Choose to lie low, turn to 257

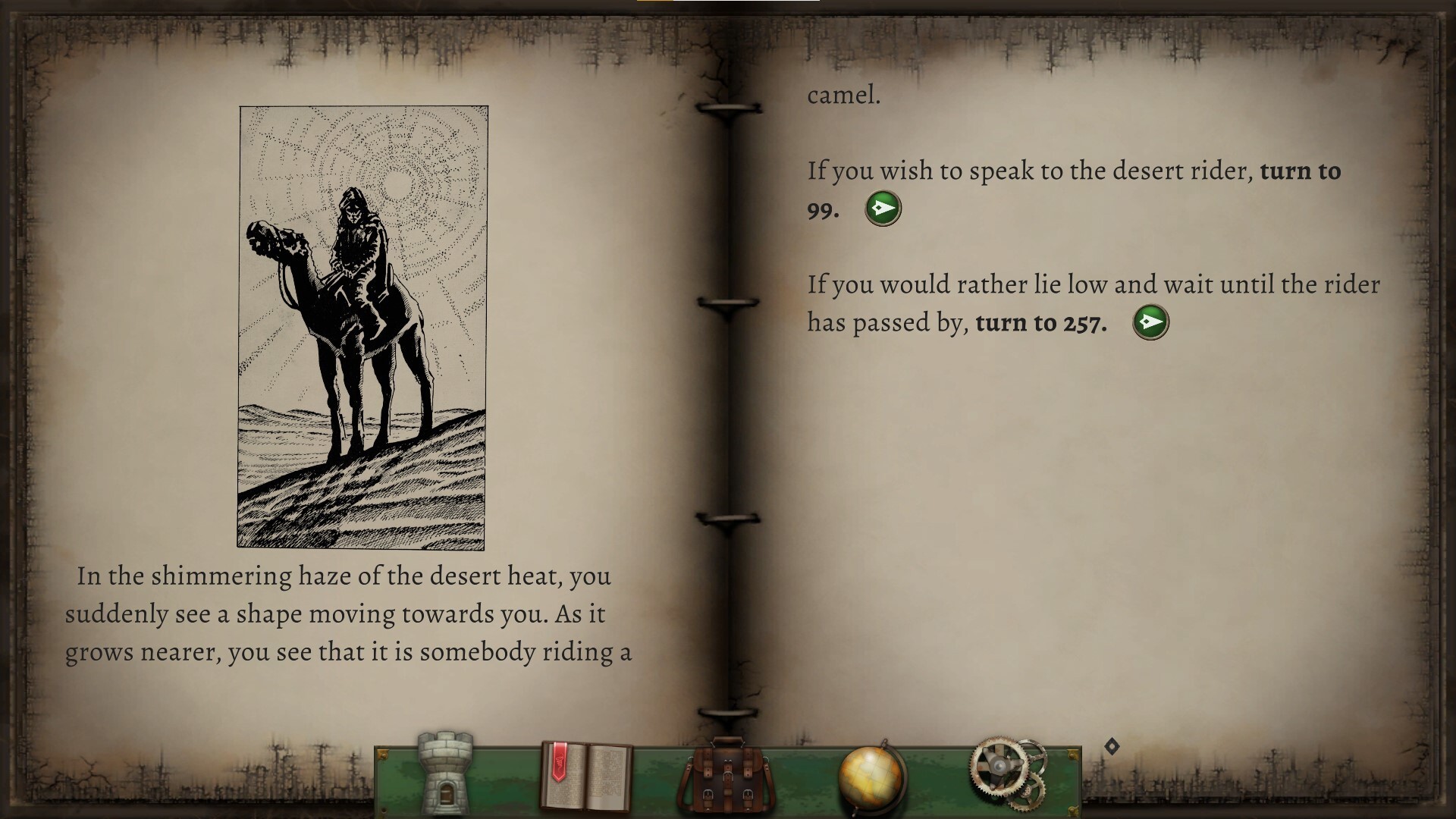coord(1150,322)
